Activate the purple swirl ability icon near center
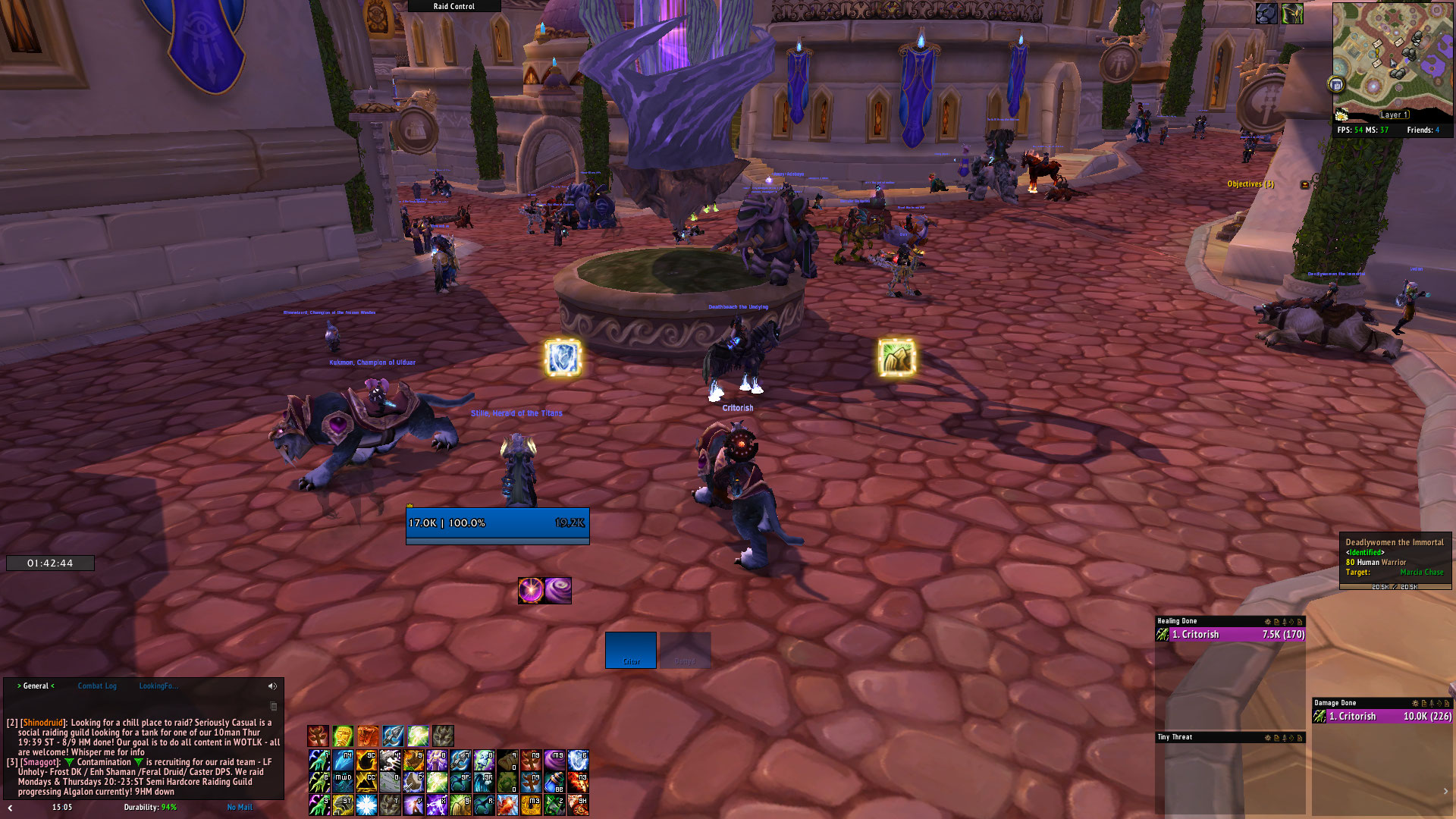Viewport: 1456px width, 819px height. click(558, 590)
